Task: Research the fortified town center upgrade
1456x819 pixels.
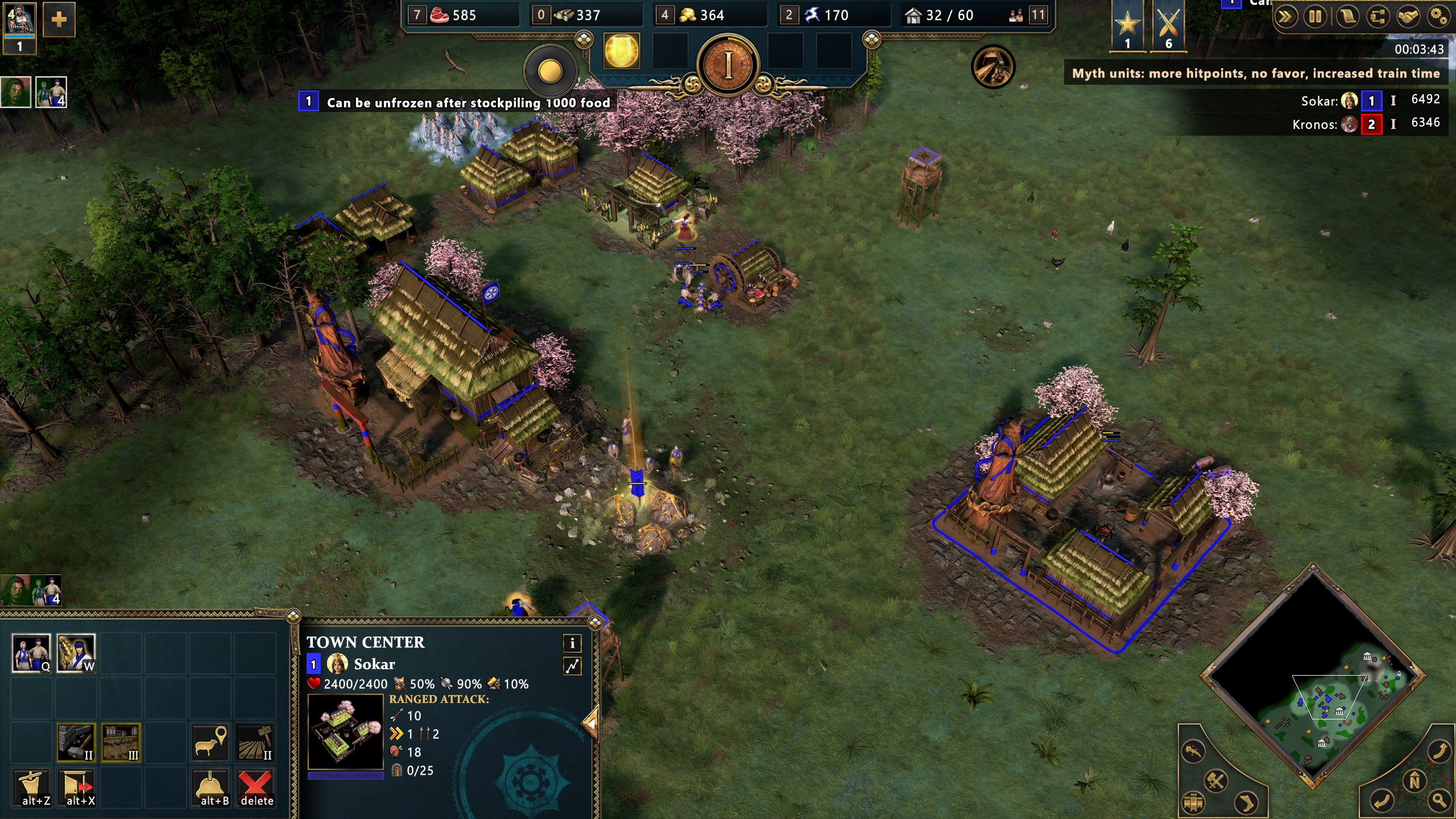Action: [121, 742]
